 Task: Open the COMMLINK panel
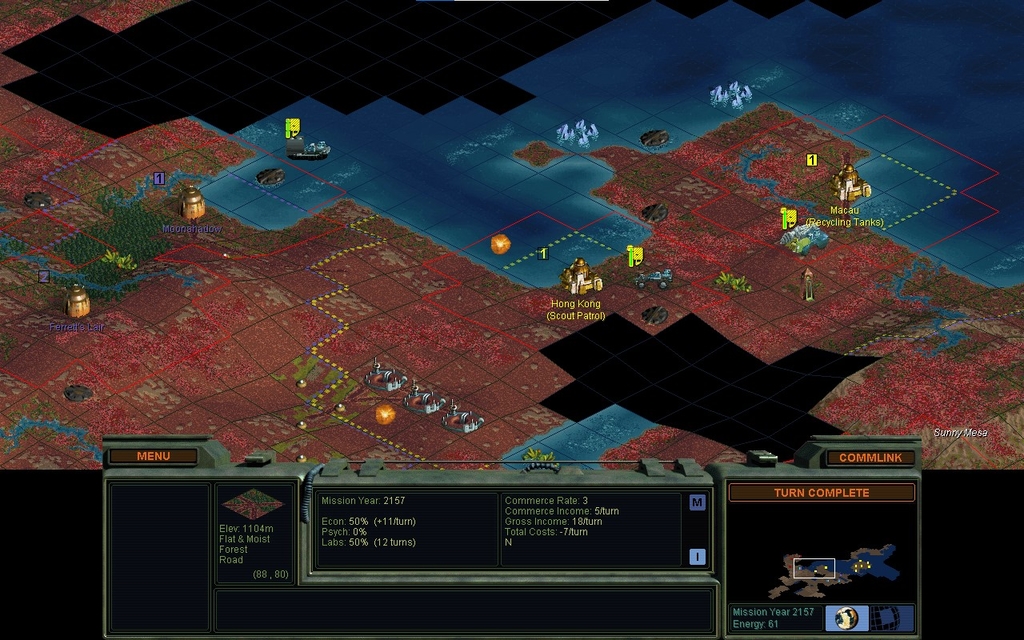(870, 457)
